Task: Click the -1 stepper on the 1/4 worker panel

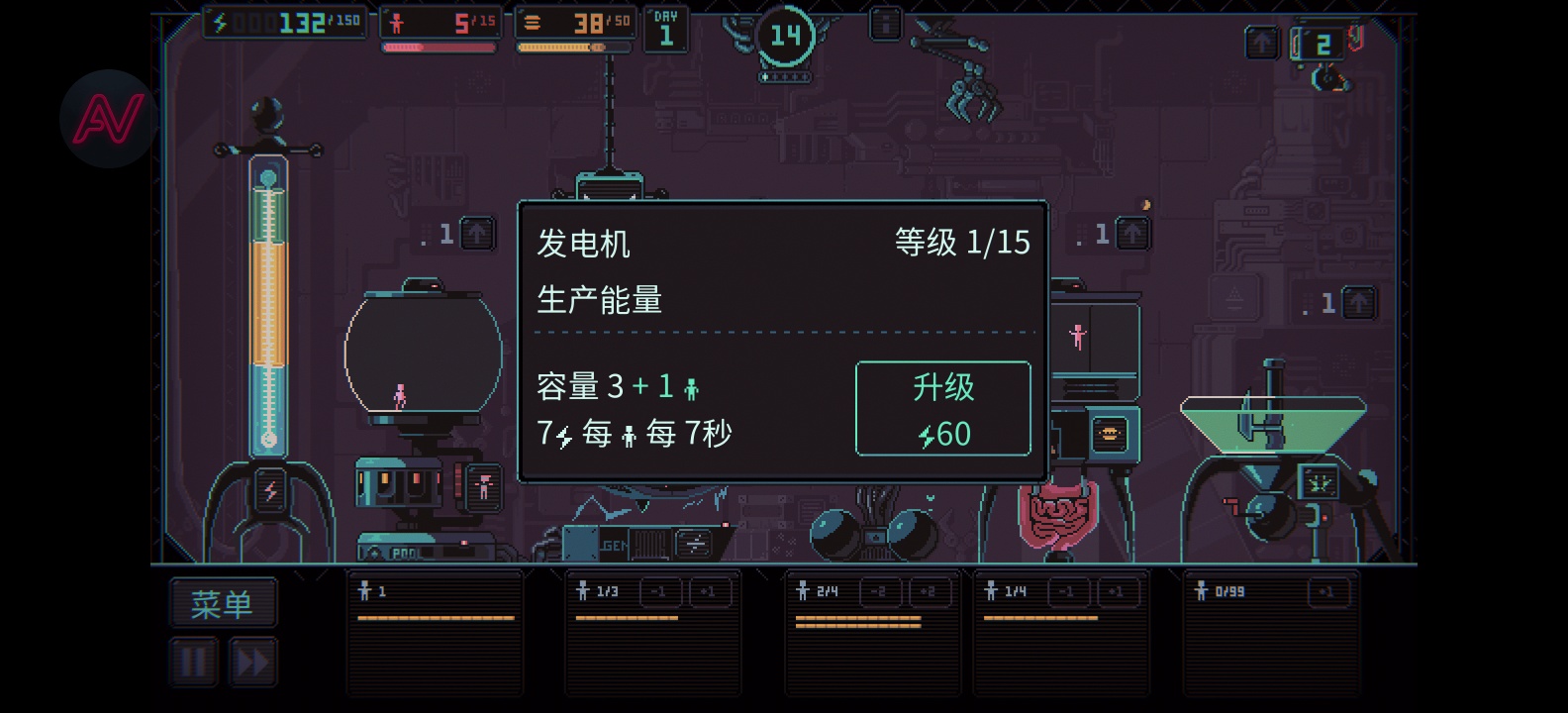Action: coord(1067,591)
